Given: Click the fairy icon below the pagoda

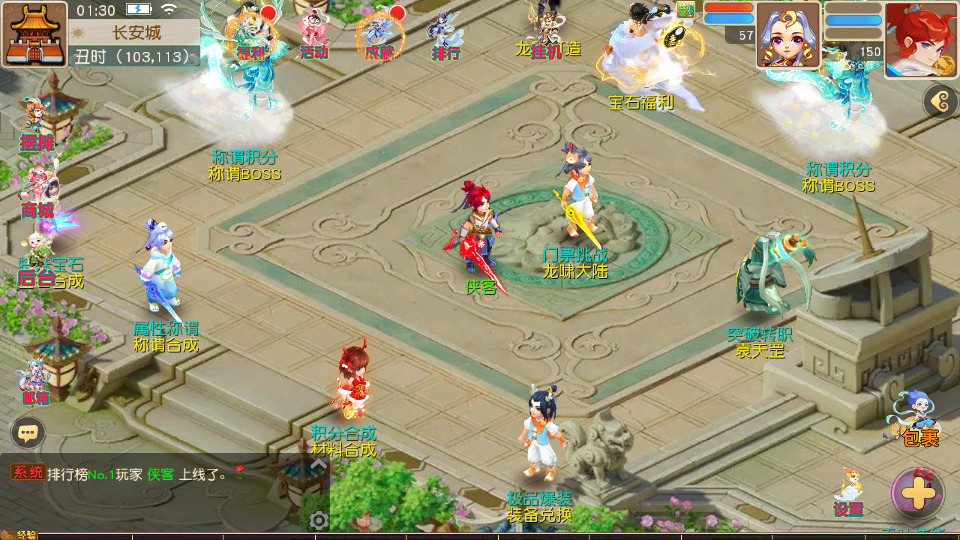Looking at the screenshot, I should pos(35,380).
